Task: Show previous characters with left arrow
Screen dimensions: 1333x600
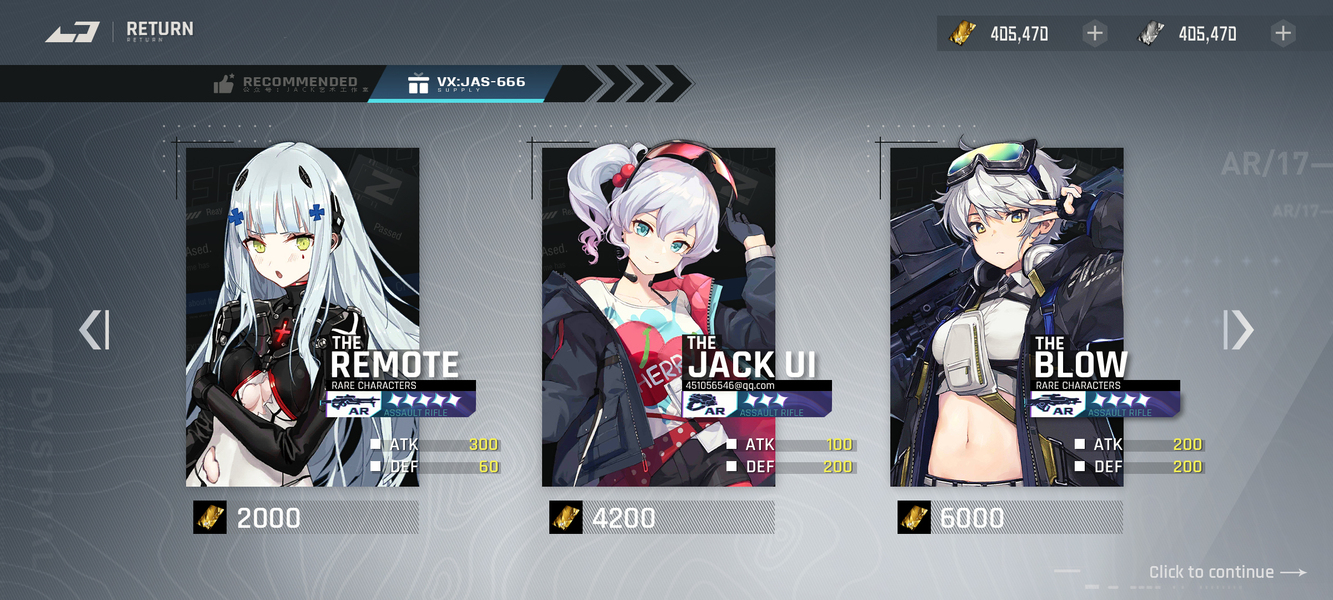Action: [94, 330]
